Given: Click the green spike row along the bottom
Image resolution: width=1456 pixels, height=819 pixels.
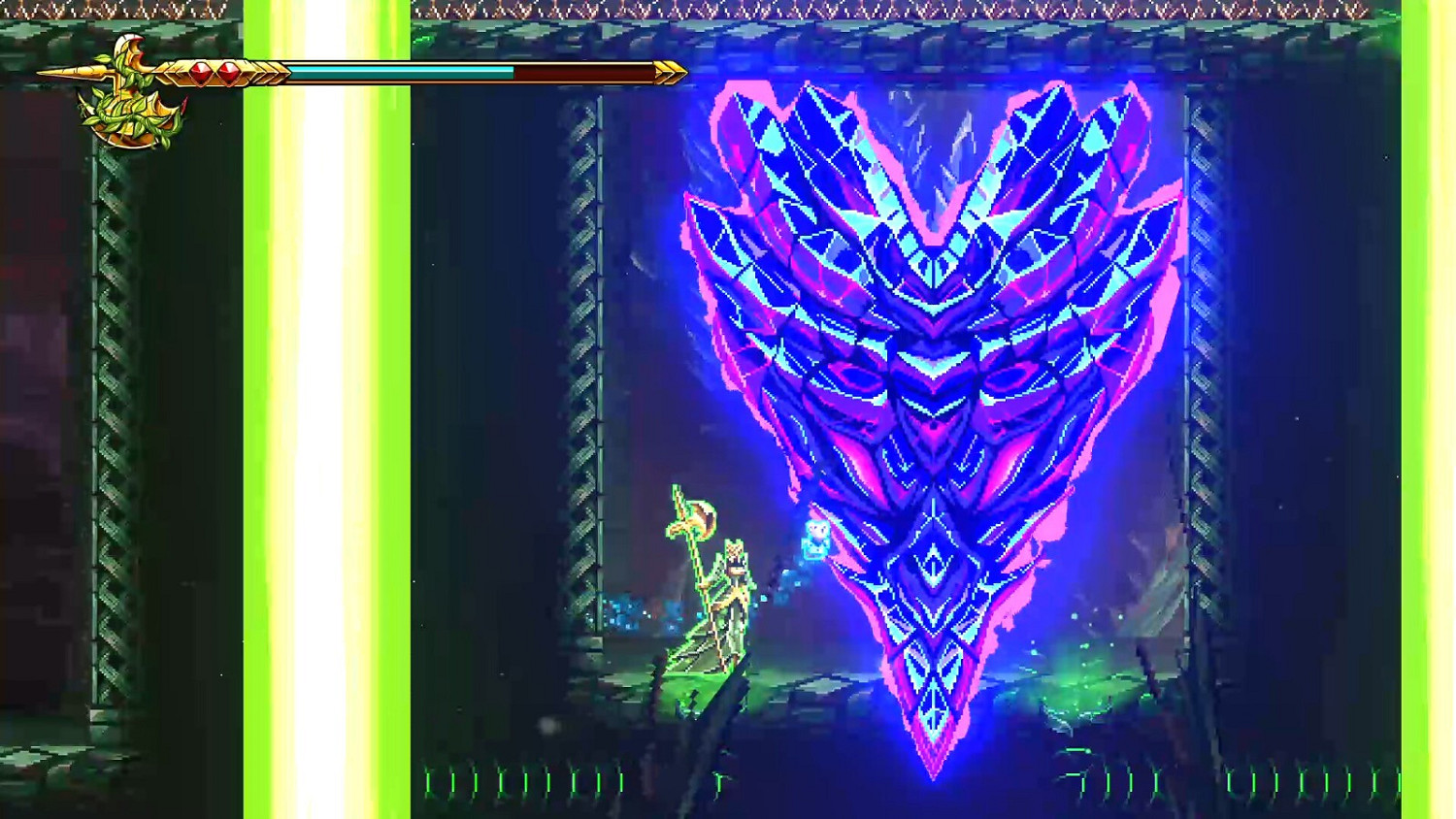Looking at the screenshot, I should (x=582, y=781).
